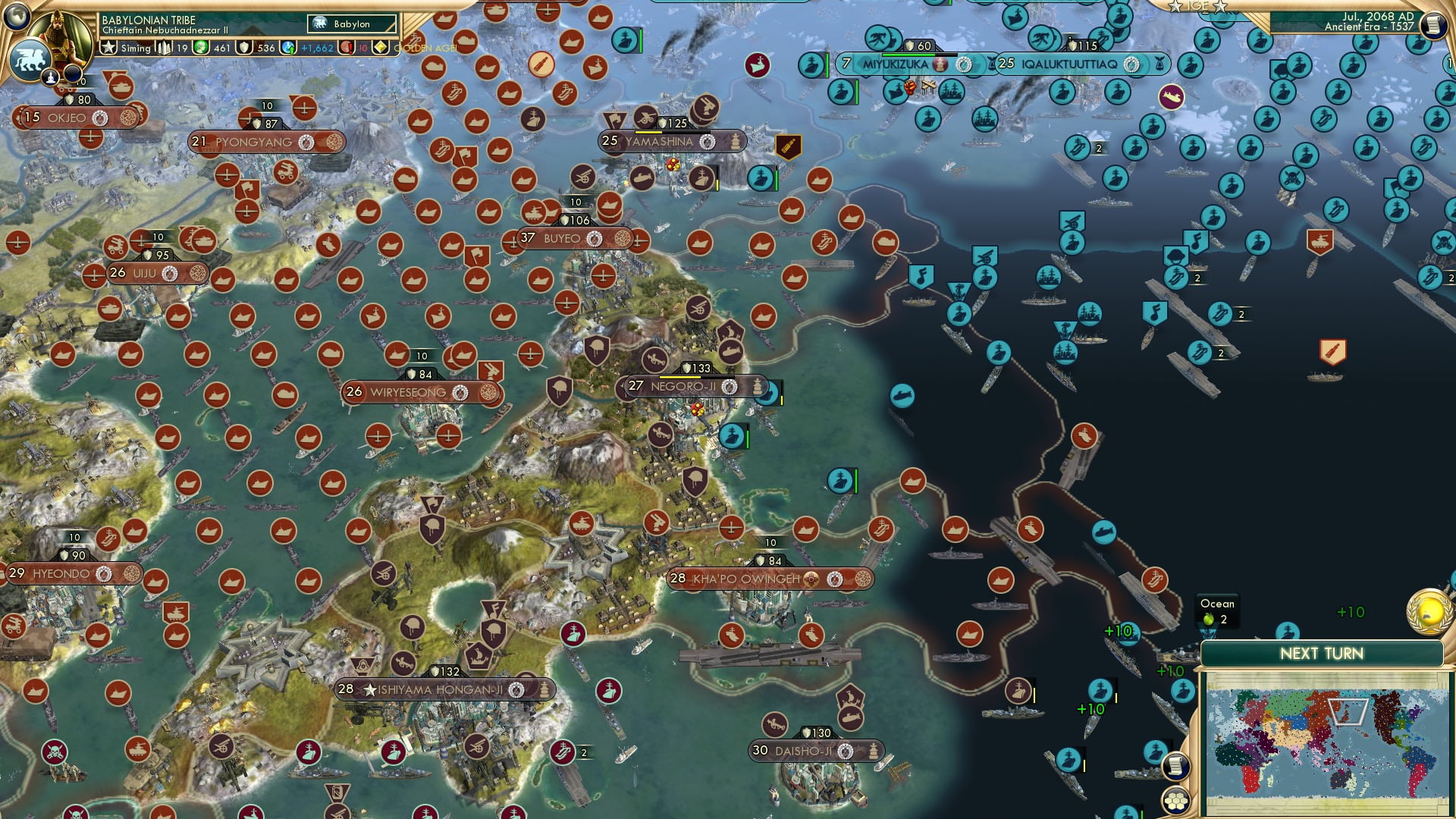This screenshot has height=819, width=1456.
Task: Select the Buyeo city banner
Action: (x=563, y=237)
